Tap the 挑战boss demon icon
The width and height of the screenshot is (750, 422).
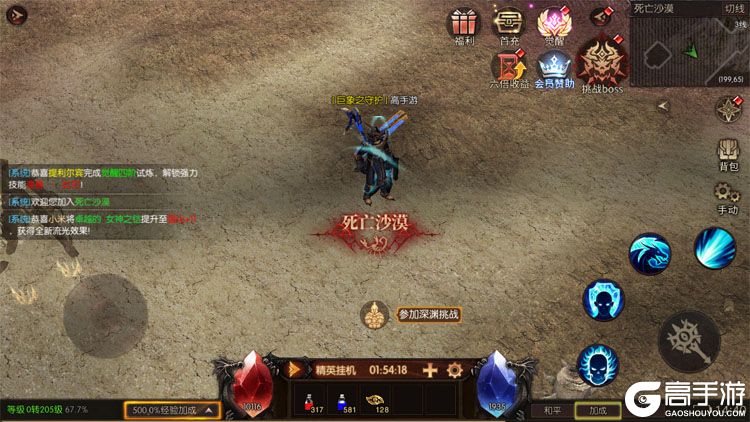pos(603,66)
